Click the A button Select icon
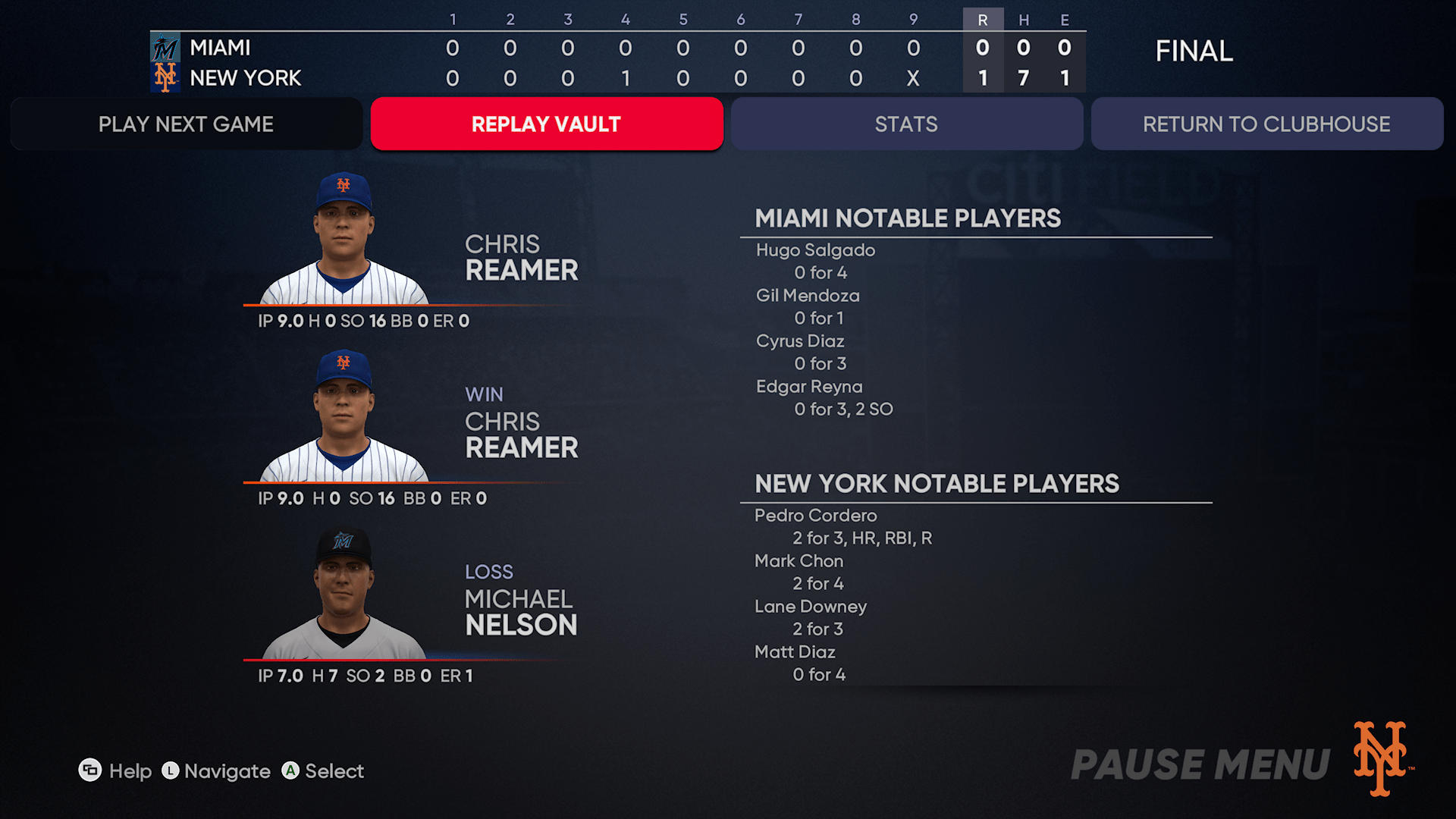Image resolution: width=1456 pixels, height=819 pixels. click(290, 770)
